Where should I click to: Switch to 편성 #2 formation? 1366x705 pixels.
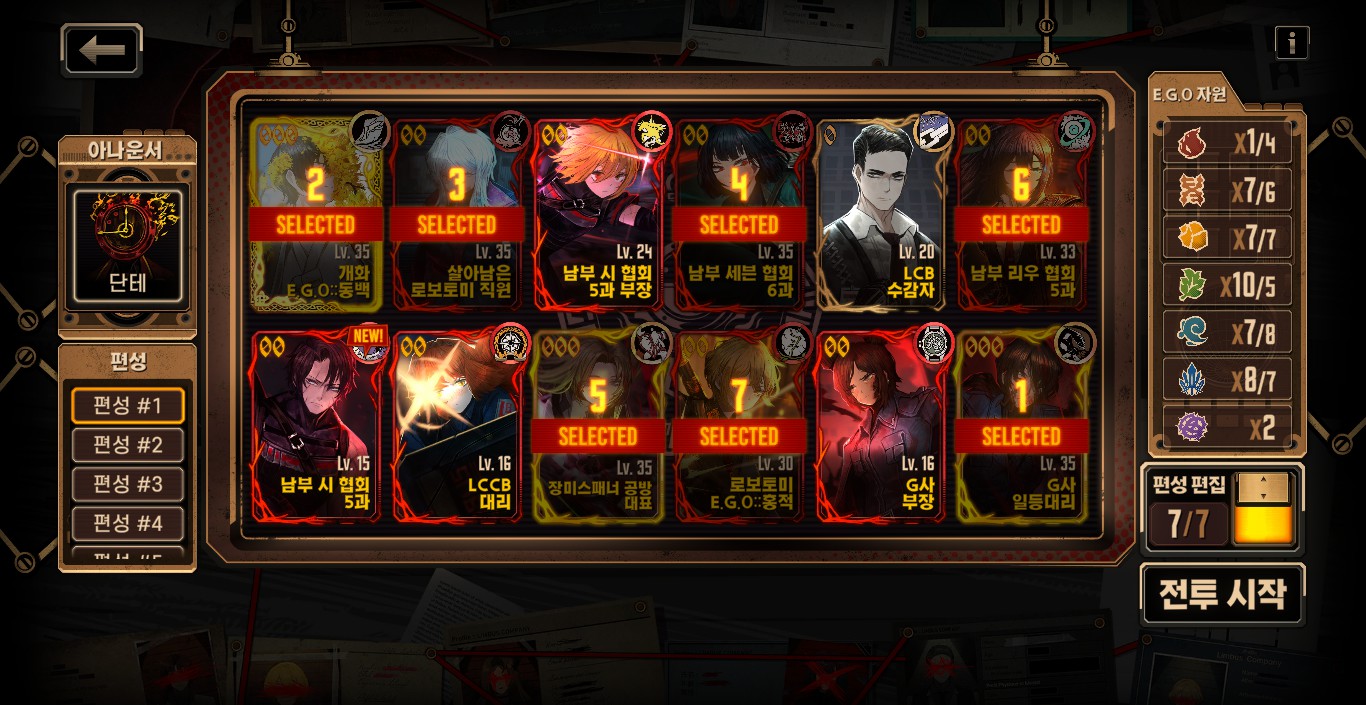[x=128, y=445]
